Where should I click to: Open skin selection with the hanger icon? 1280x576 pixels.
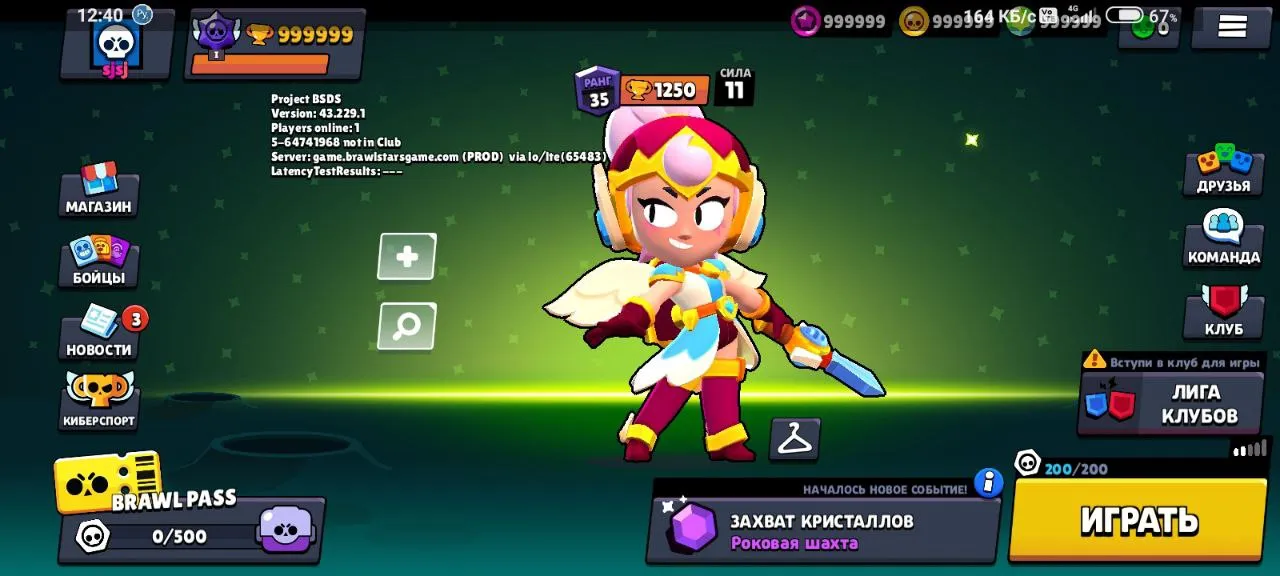(x=795, y=438)
